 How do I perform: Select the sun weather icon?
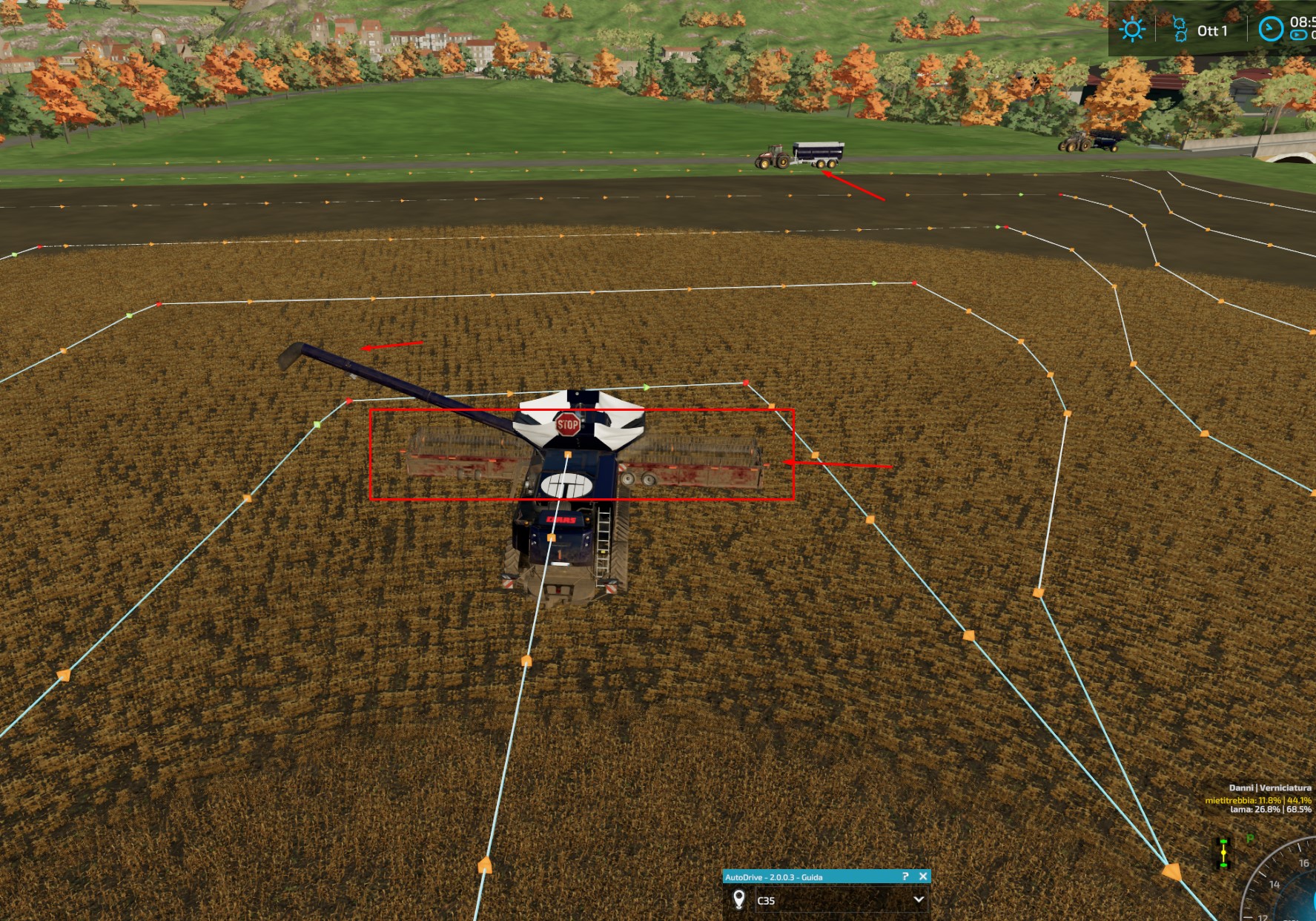pyautogui.click(x=1132, y=30)
